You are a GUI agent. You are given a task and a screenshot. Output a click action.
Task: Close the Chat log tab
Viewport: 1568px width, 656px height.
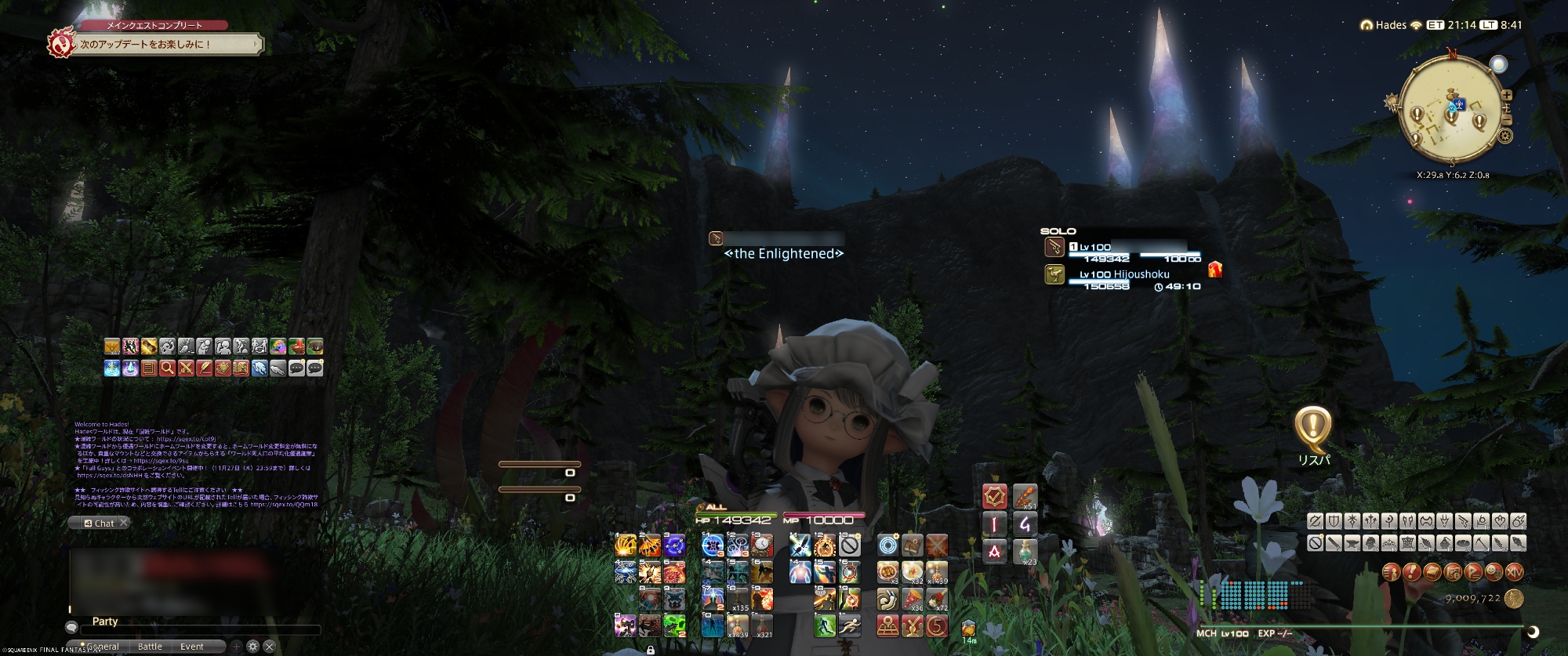pos(123,523)
